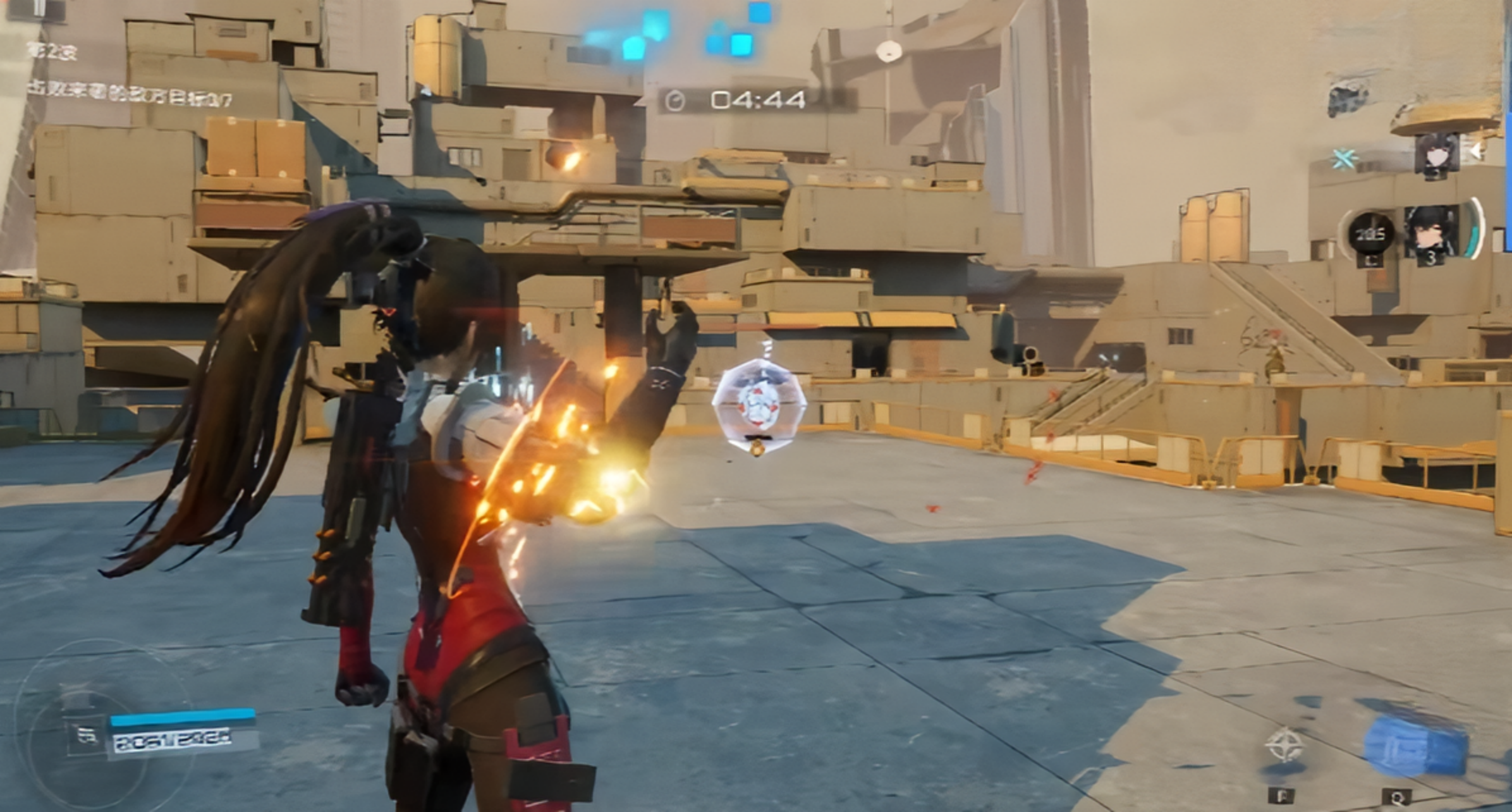Open the wave objective tracker text
The height and width of the screenshot is (812, 1512).
(x=130, y=95)
